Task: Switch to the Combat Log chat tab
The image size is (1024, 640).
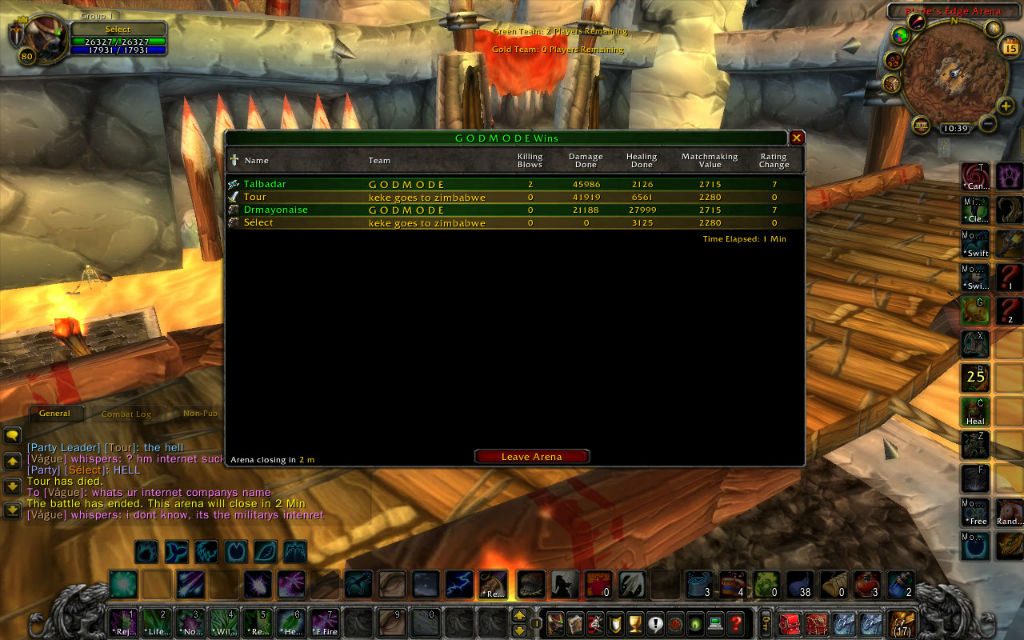Action: [127, 413]
